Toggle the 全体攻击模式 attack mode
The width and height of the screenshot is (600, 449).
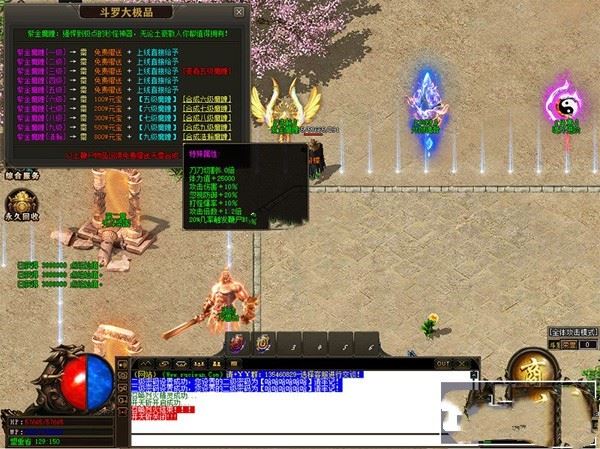pos(572,331)
